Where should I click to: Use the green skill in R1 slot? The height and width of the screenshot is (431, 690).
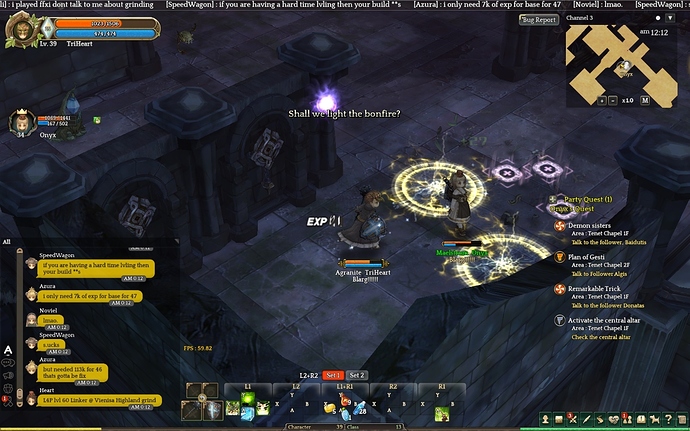[440, 413]
